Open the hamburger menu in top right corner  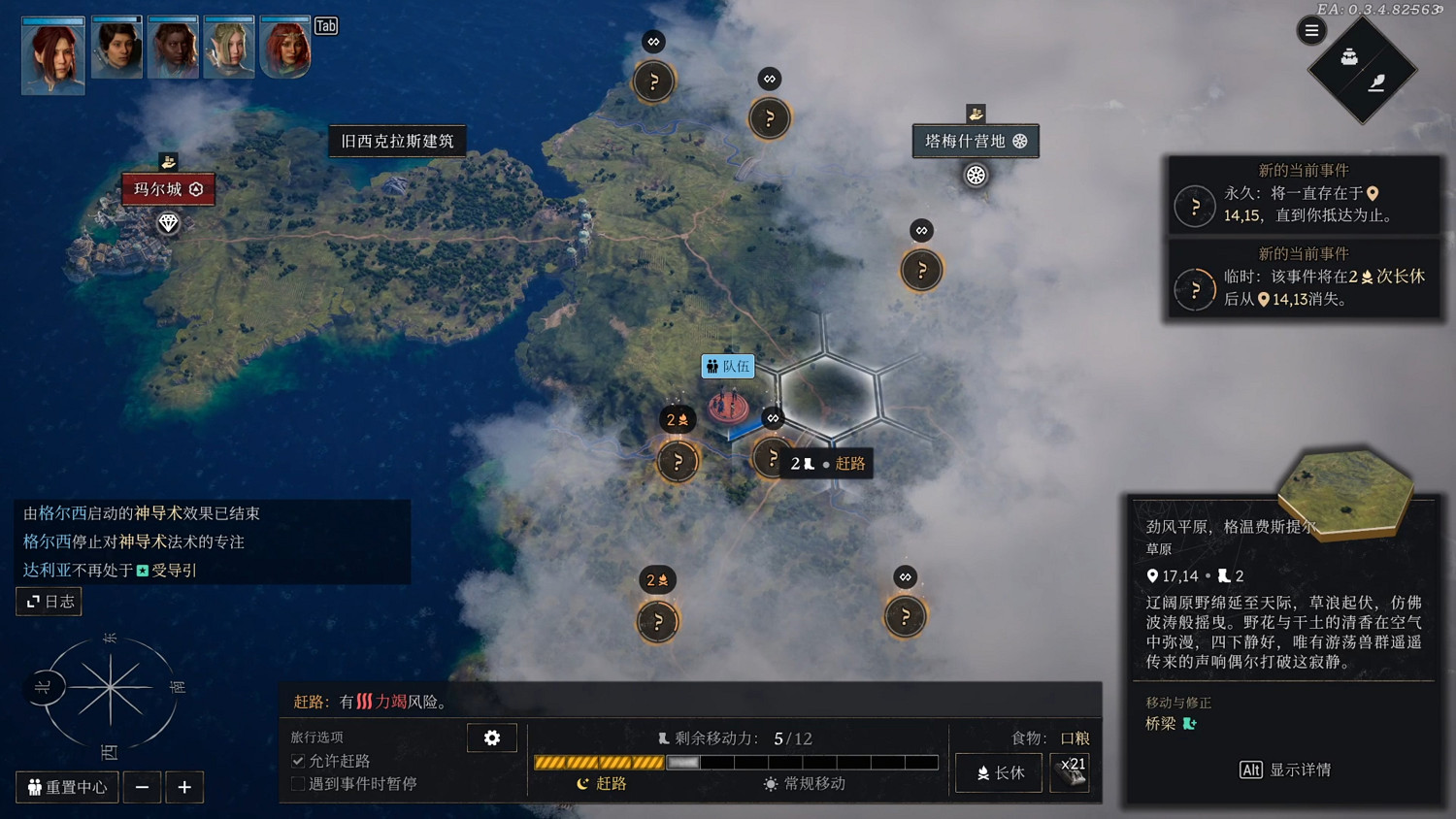click(1310, 30)
